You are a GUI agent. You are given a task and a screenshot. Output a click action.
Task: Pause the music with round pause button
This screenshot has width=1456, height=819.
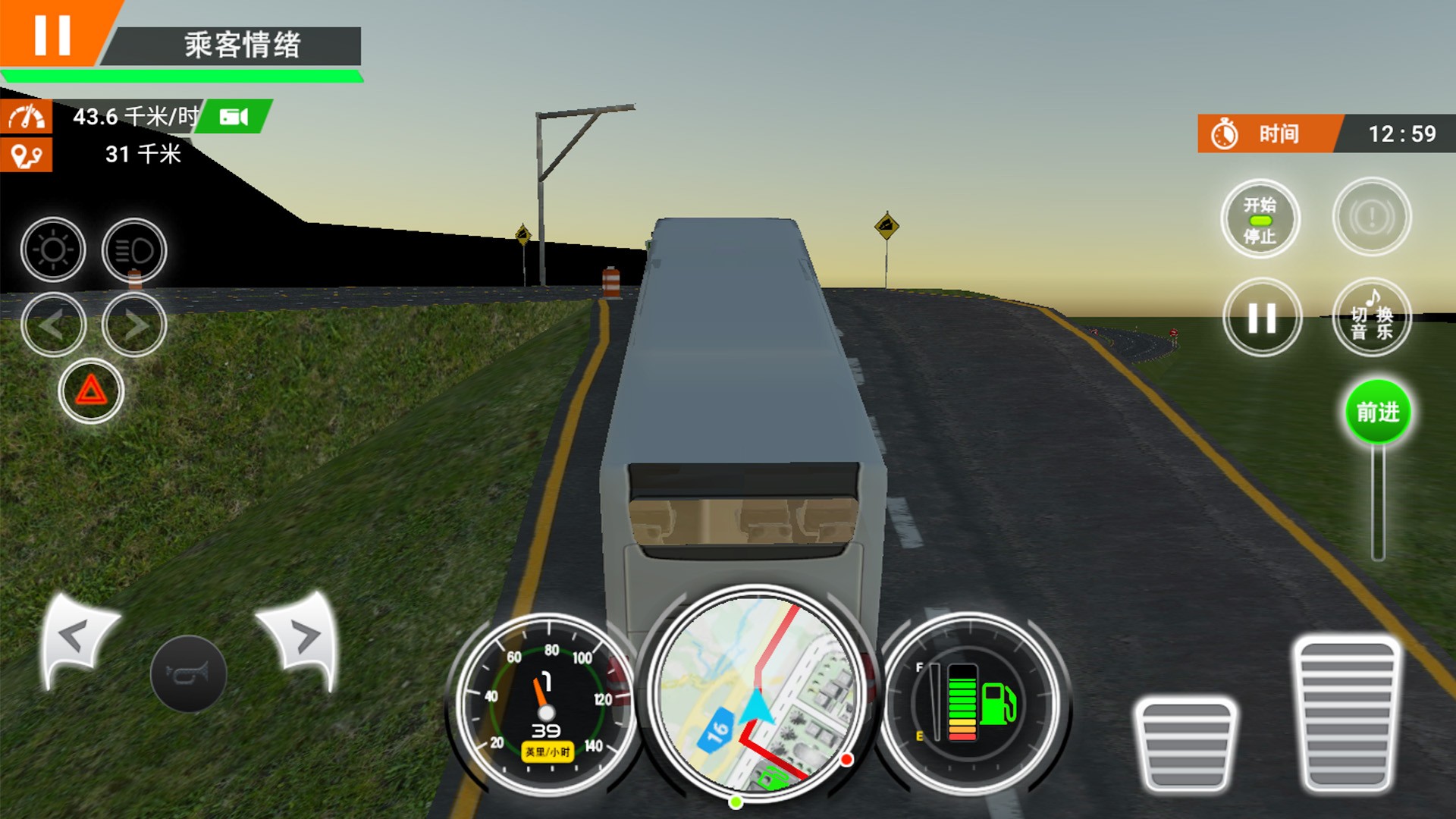(x=1262, y=318)
